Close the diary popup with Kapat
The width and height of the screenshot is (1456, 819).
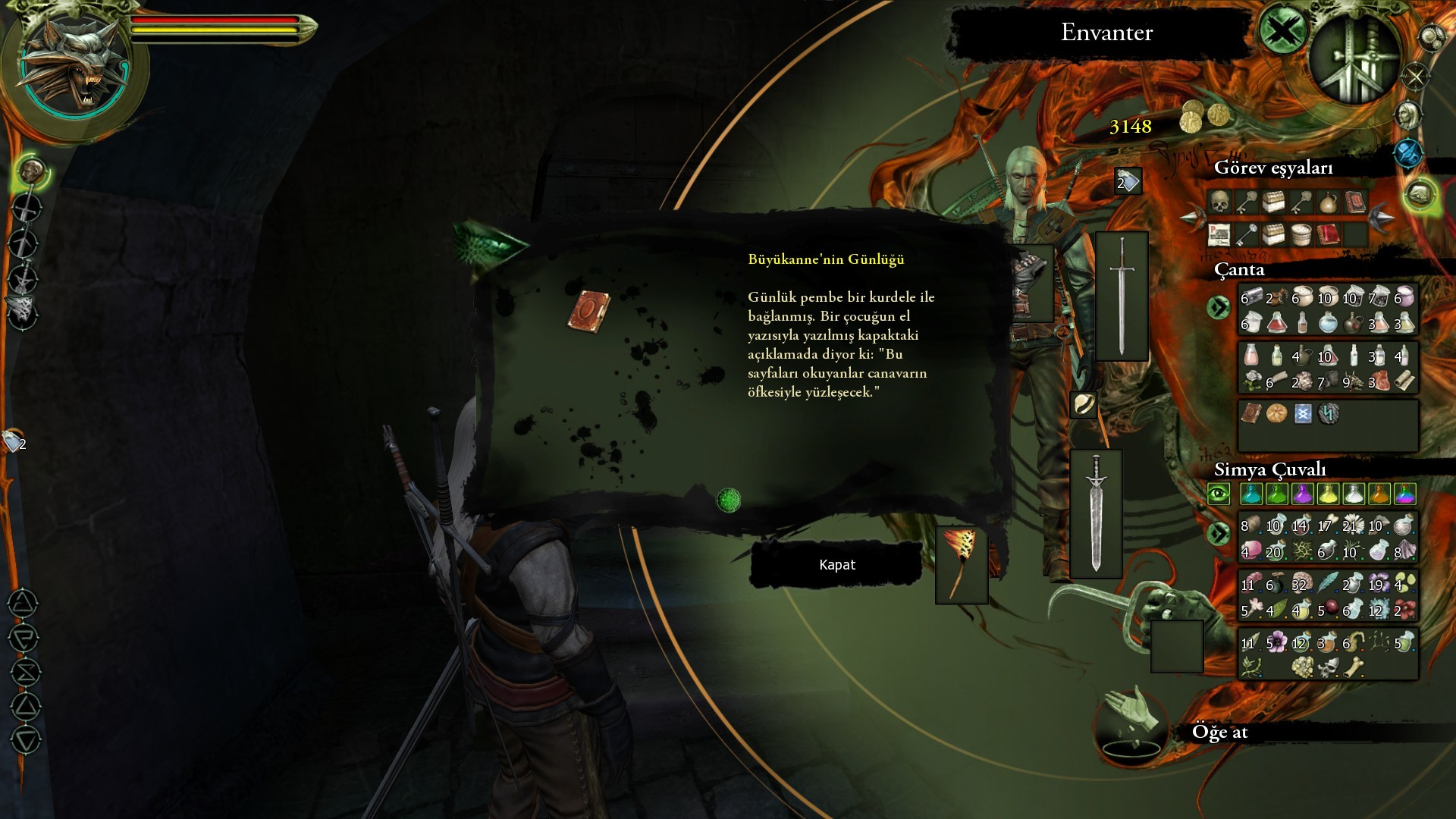click(836, 565)
